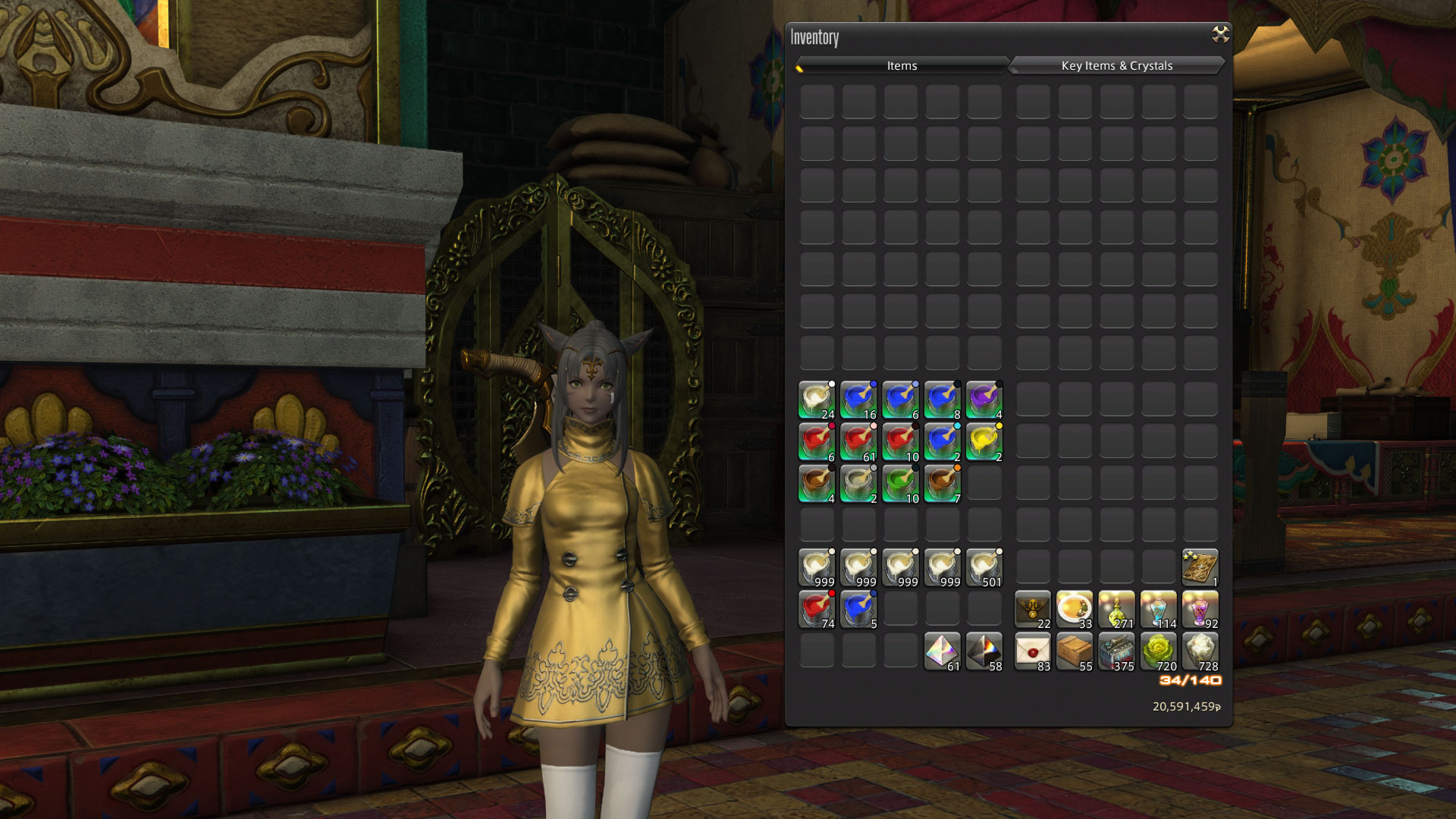Select the green potion flask stacked 271
Screen dimensions: 1456x819
click(1117, 609)
